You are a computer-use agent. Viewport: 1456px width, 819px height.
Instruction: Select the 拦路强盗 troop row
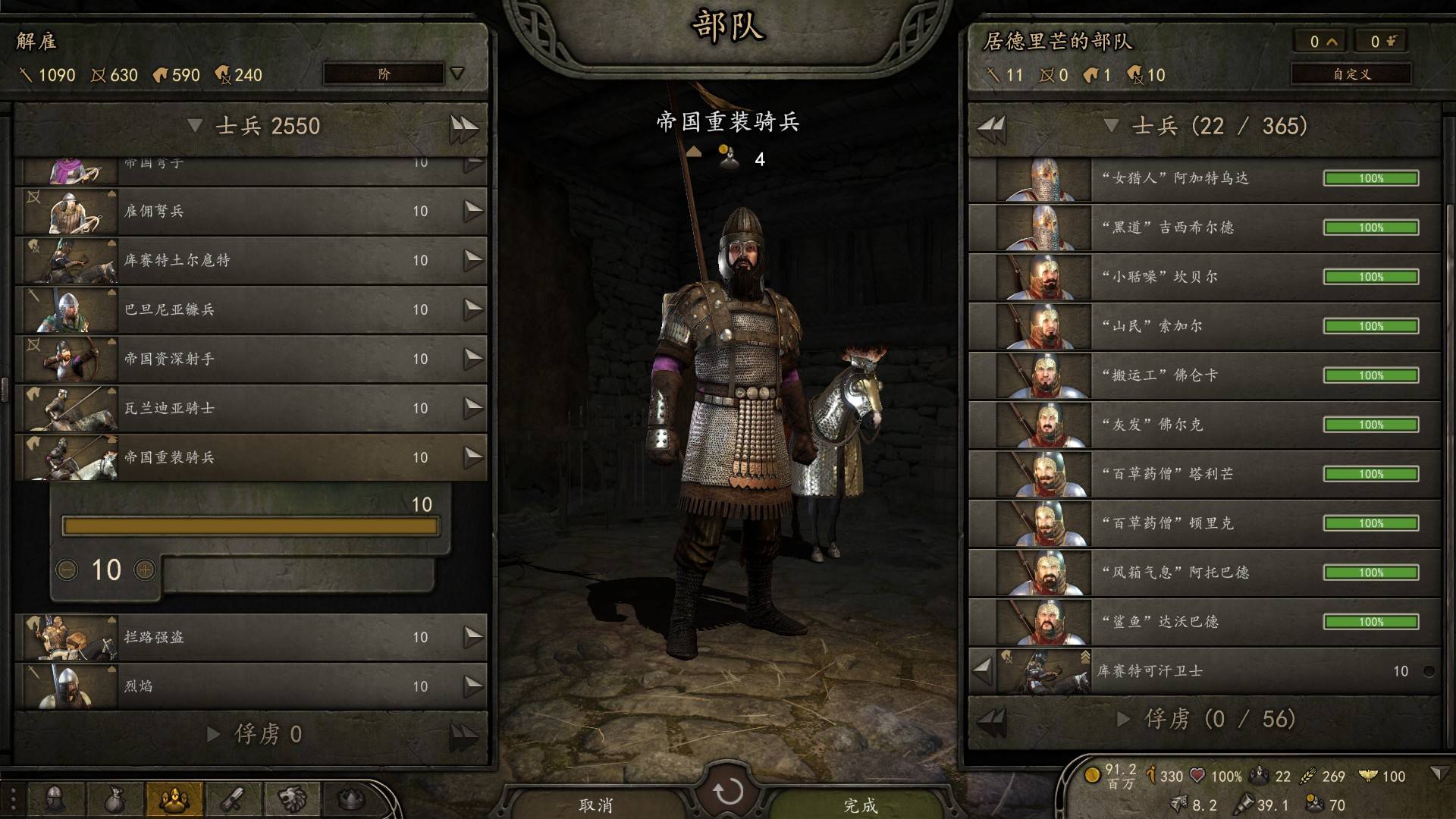pos(250,637)
